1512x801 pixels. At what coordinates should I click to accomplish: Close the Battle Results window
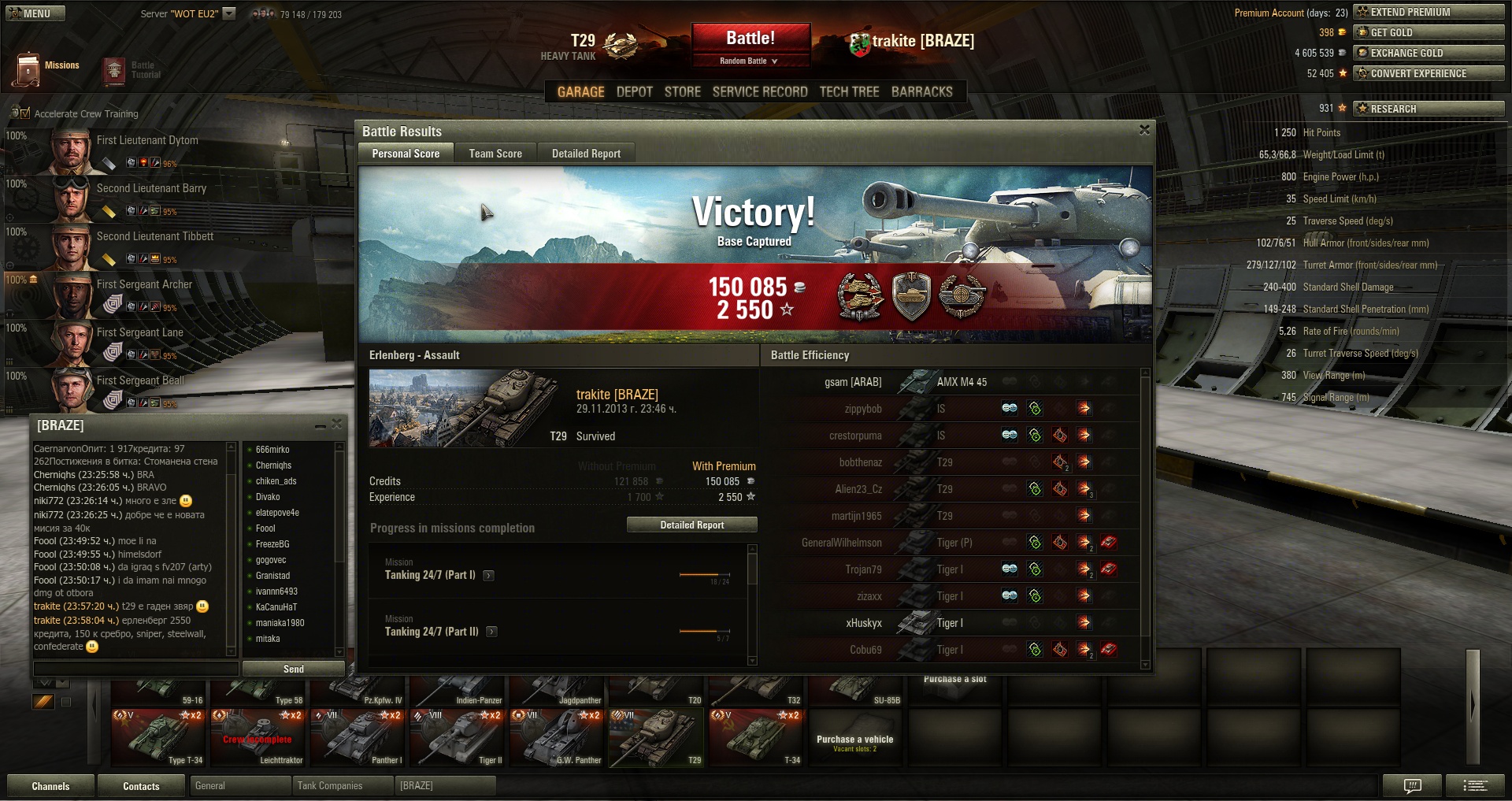pyautogui.click(x=1144, y=130)
